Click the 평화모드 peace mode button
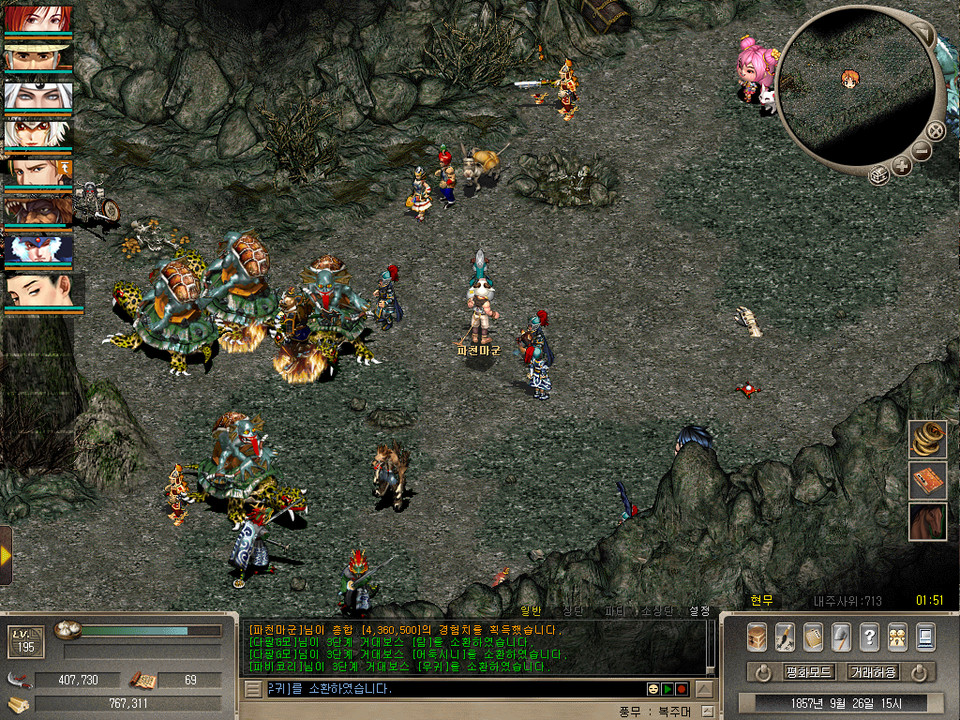The image size is (960, 720). (x=780, y=671)
